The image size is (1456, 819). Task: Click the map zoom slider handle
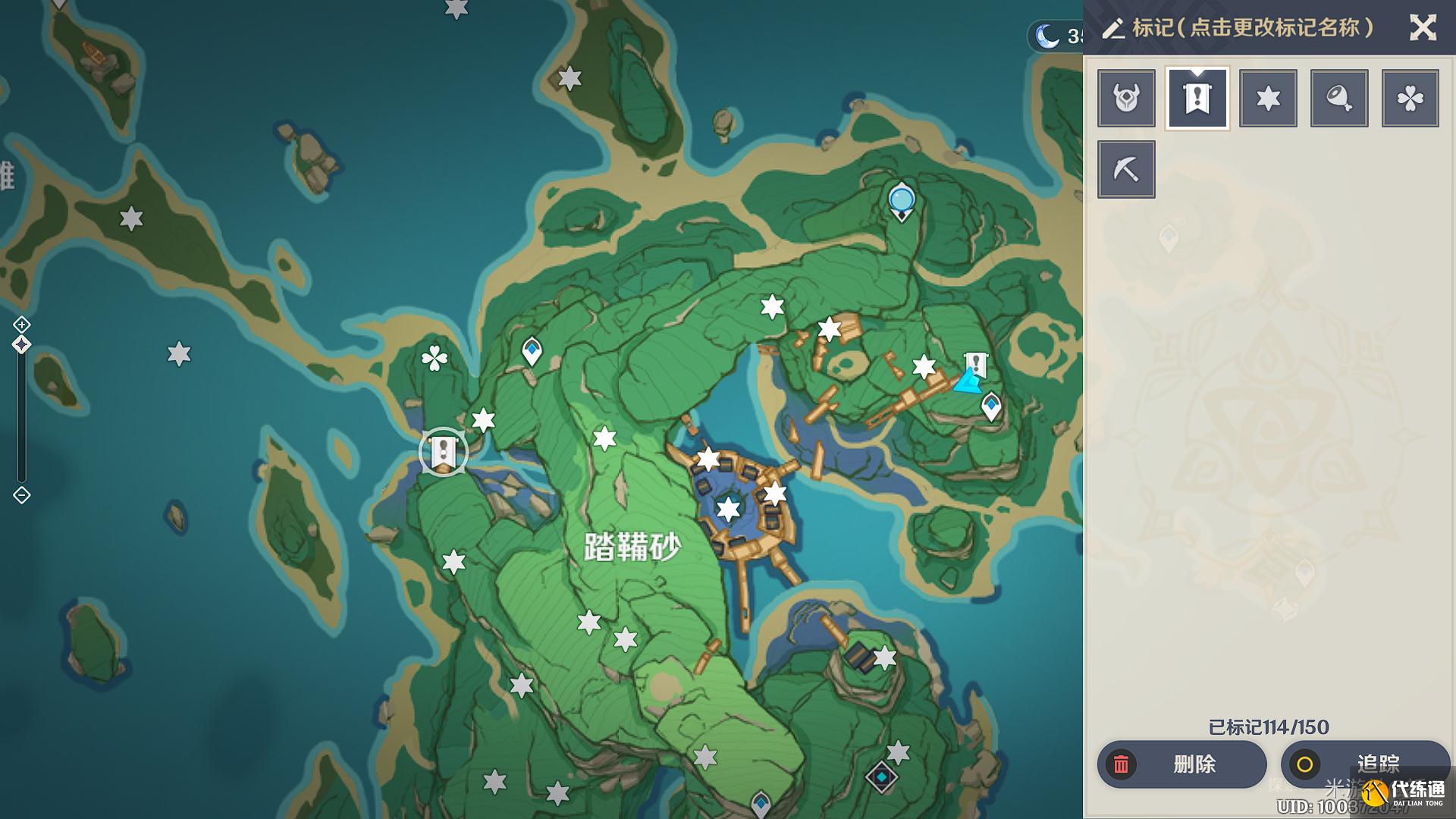click(x=22, y=345)
